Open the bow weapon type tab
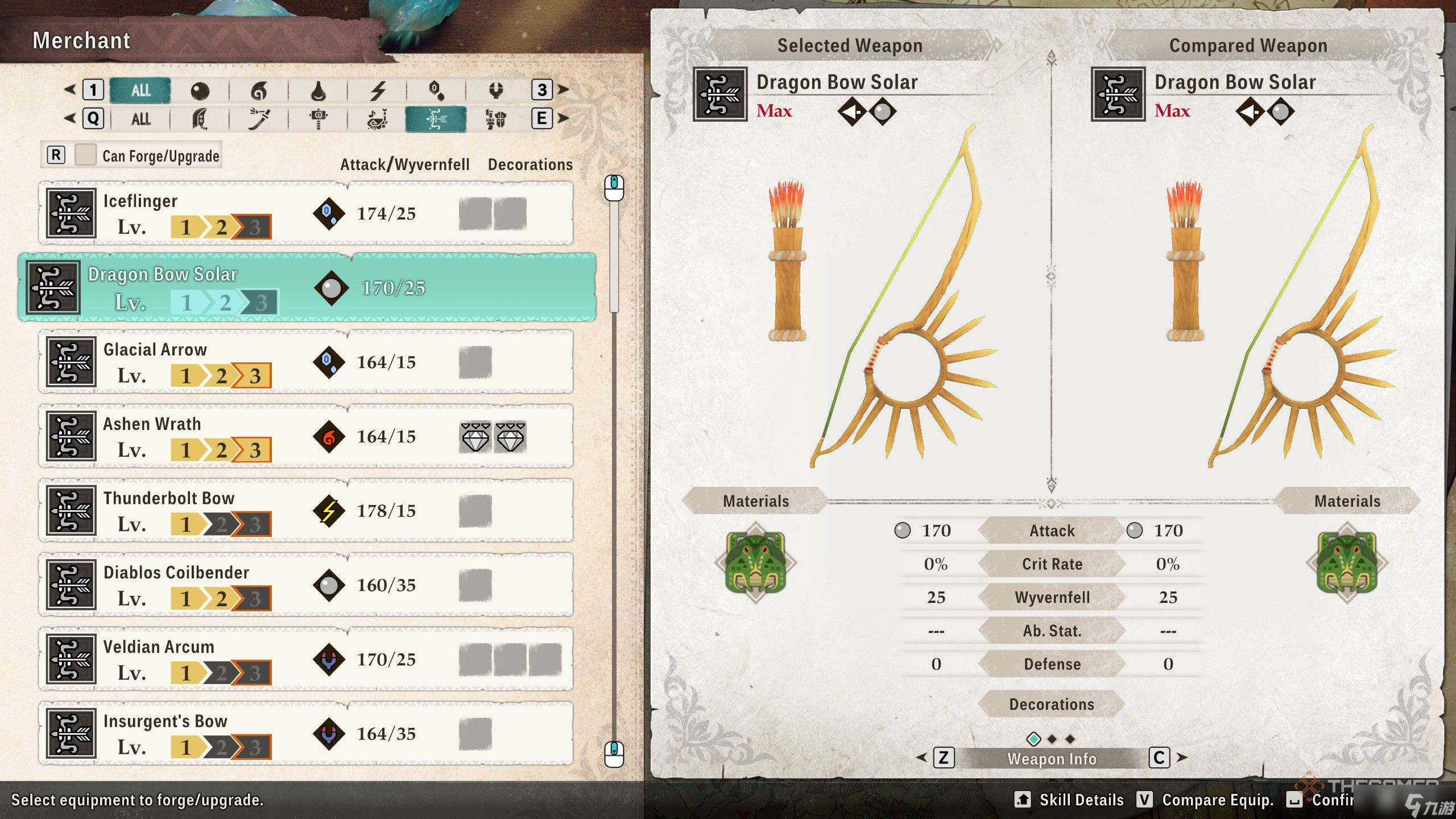Viewport: 1456px width, 819px height. [x=436, y=119]
